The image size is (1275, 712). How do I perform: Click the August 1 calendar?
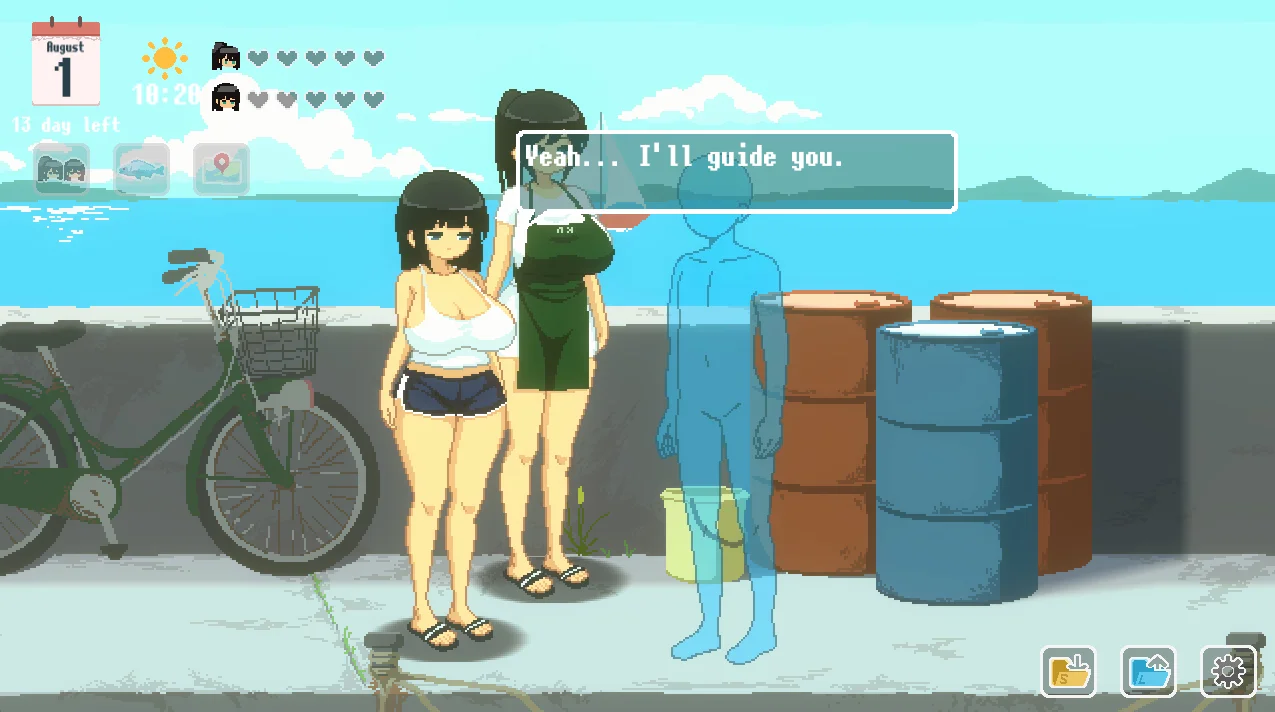[66, 65]
